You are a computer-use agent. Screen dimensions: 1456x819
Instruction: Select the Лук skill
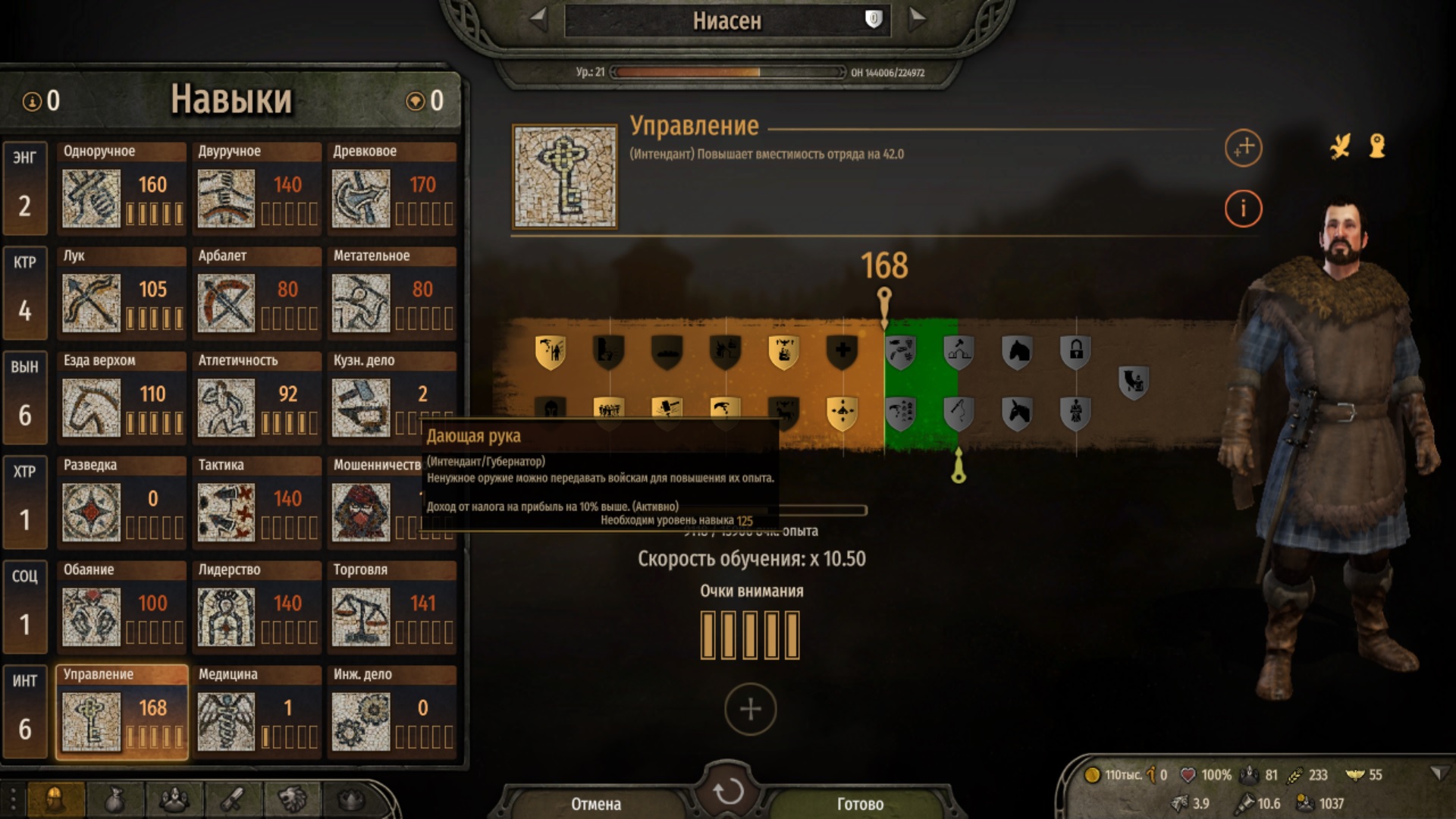tap(122, 290)
